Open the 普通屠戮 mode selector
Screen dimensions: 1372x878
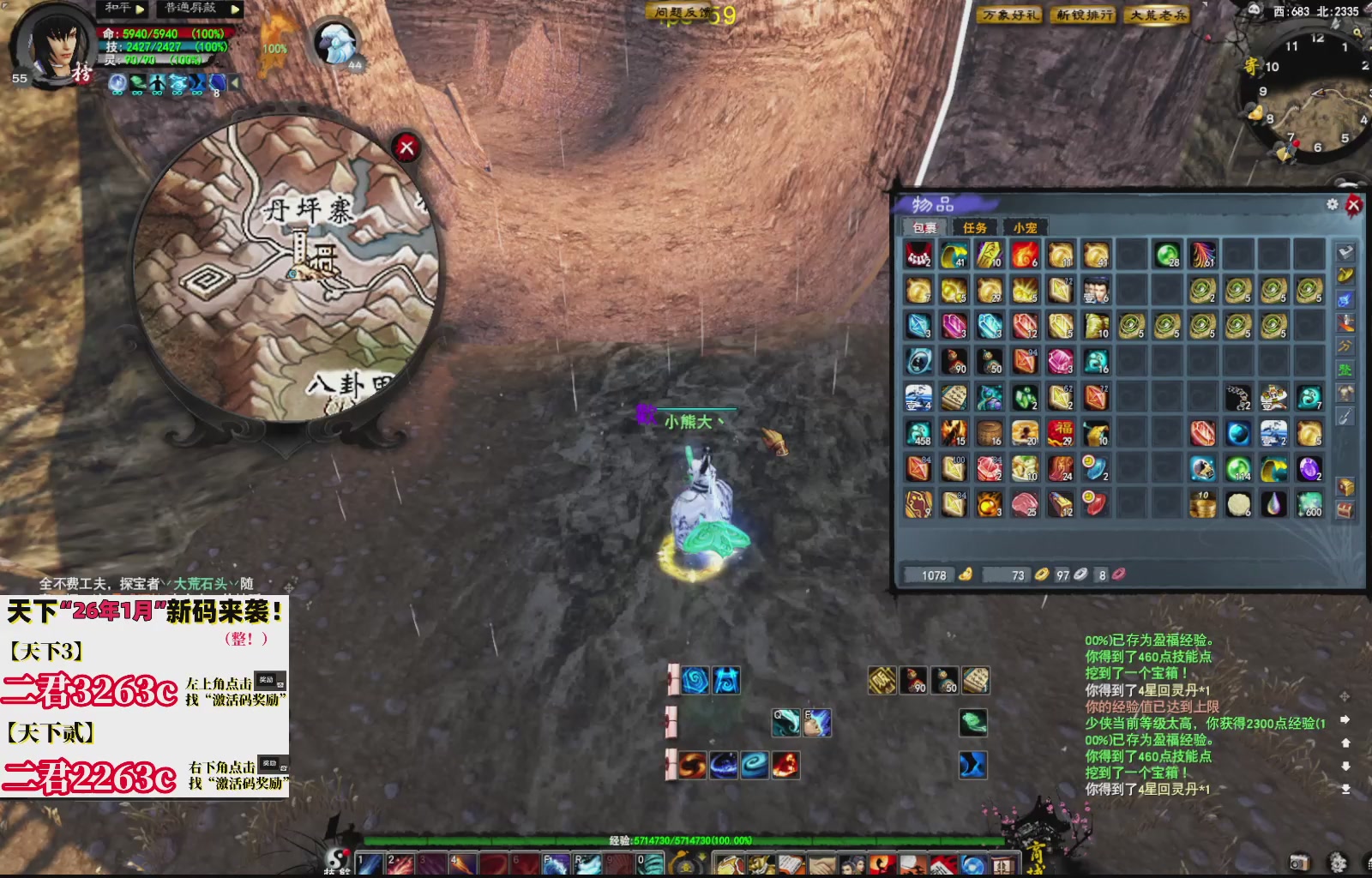pyautogui.click(x=189, y=9)
